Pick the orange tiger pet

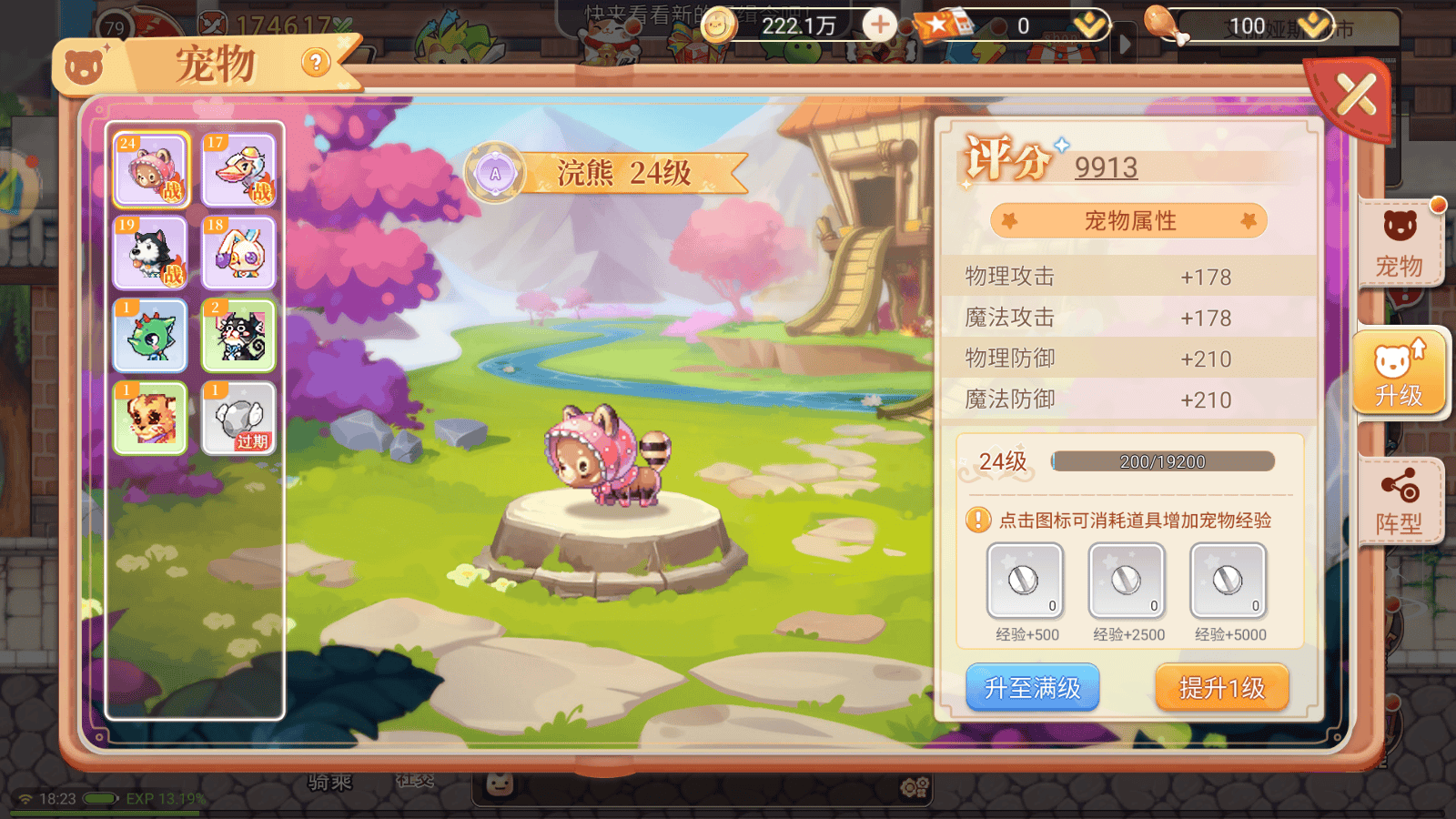coord(151,418)
